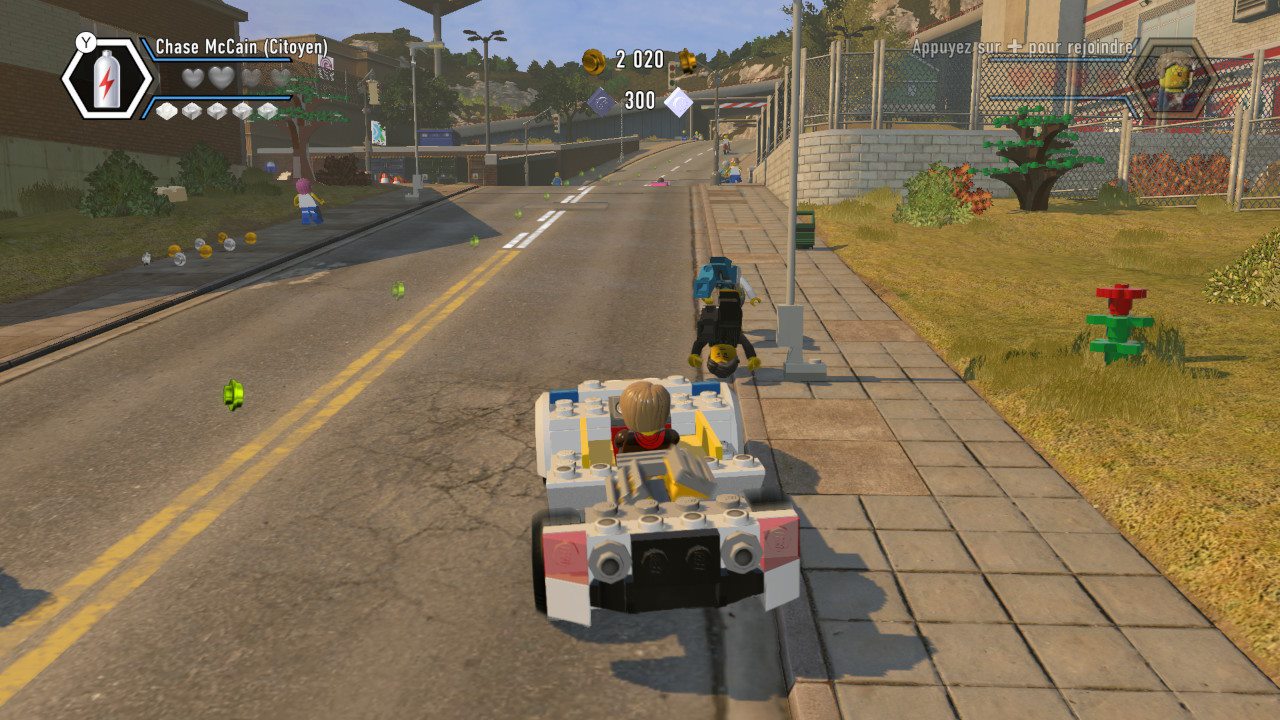Viewport: 1280px width, 720px height.
Task: Click the white stud progress bar row
Action: coord(218,111)
